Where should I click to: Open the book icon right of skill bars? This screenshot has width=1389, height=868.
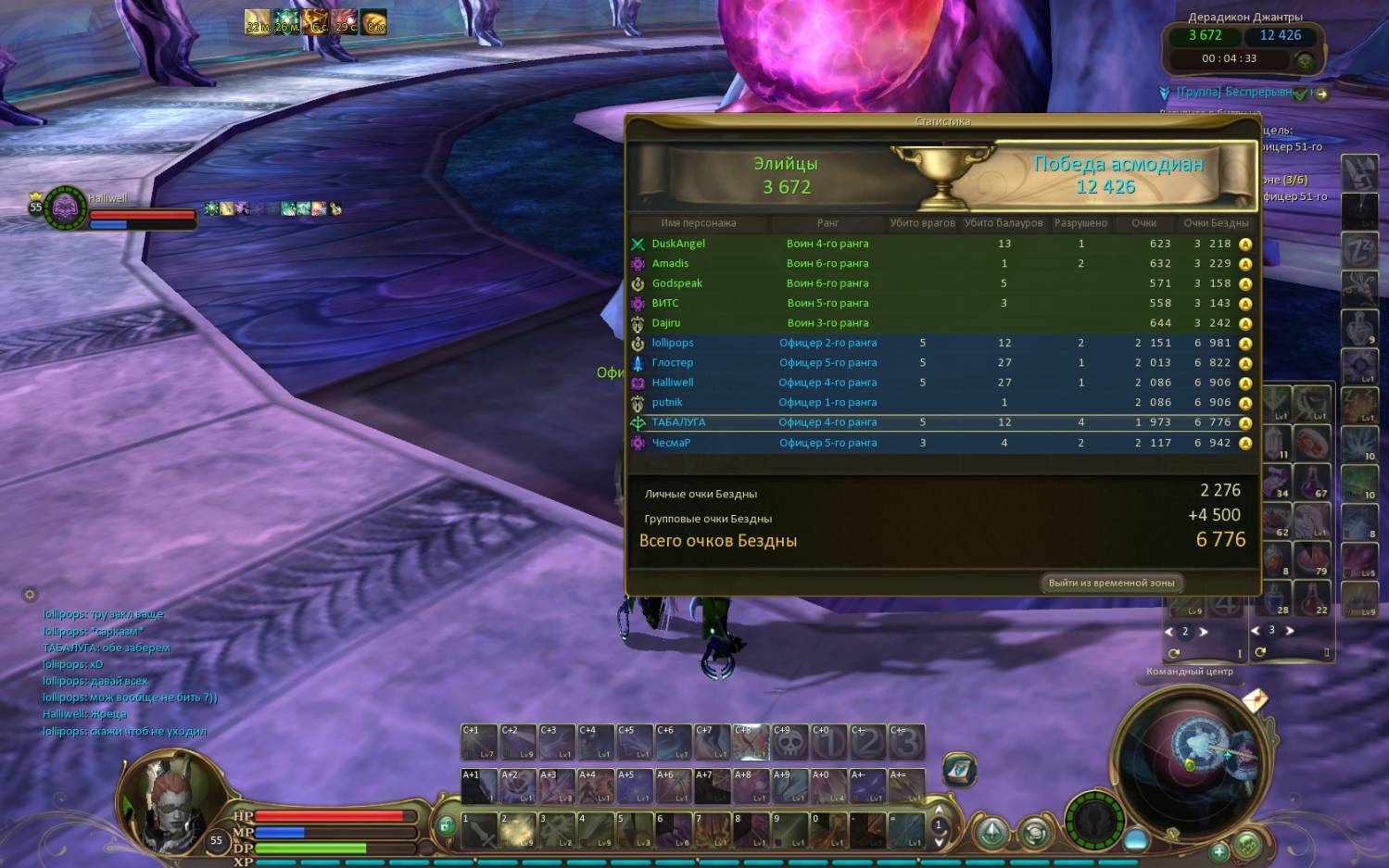959,769
